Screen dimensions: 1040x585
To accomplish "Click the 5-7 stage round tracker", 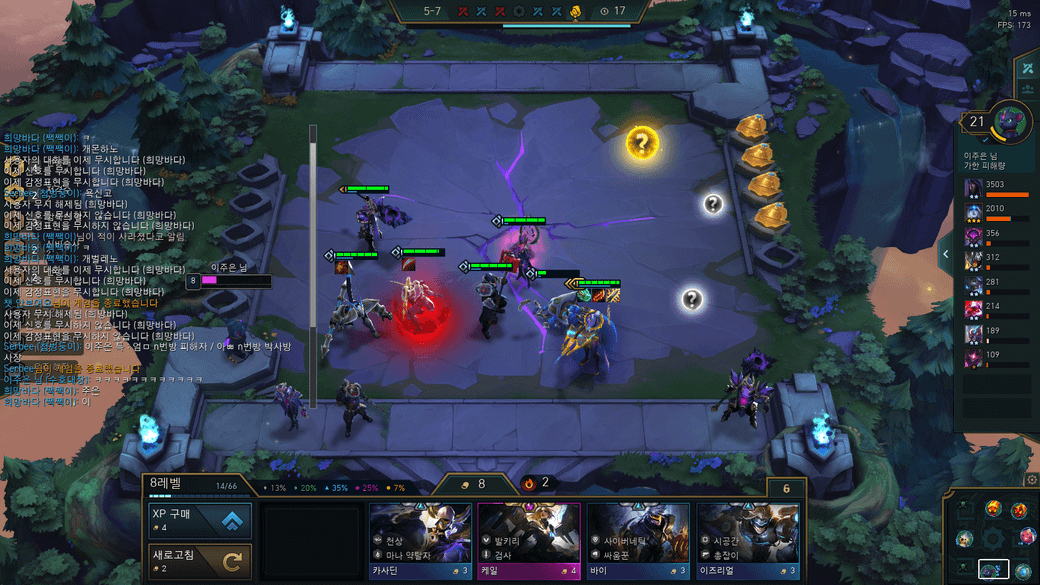I will coord(432,11).
